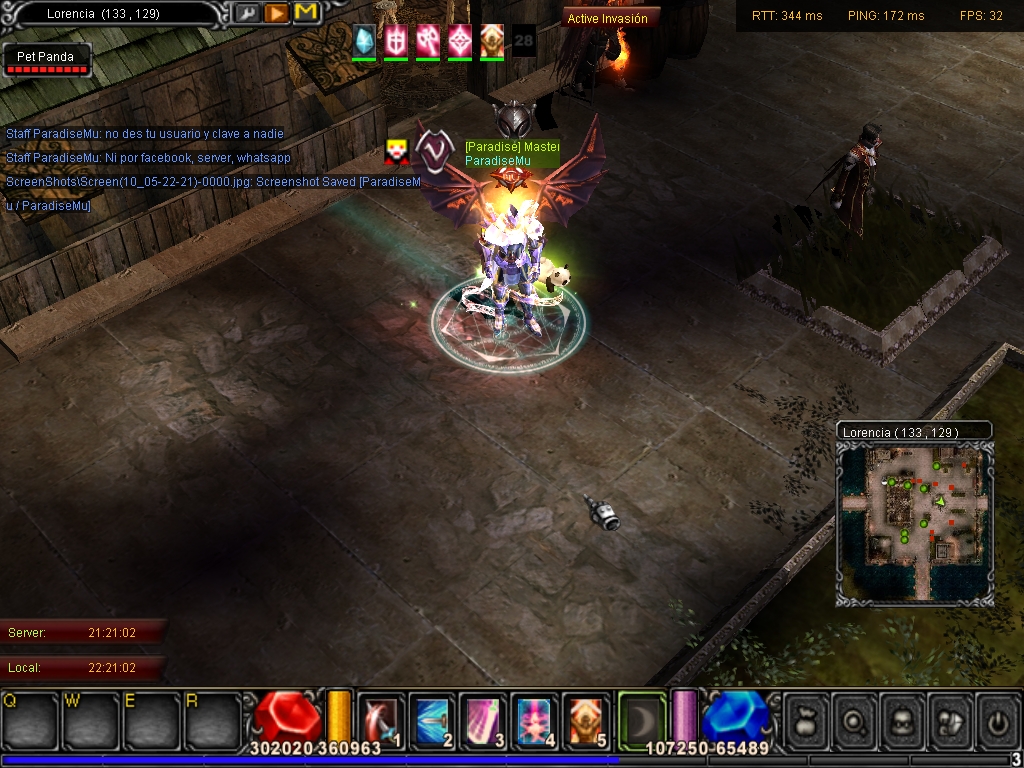Use the blue blade skill in slot 2
Screen dimensions: 1024x768
point(432,719)
